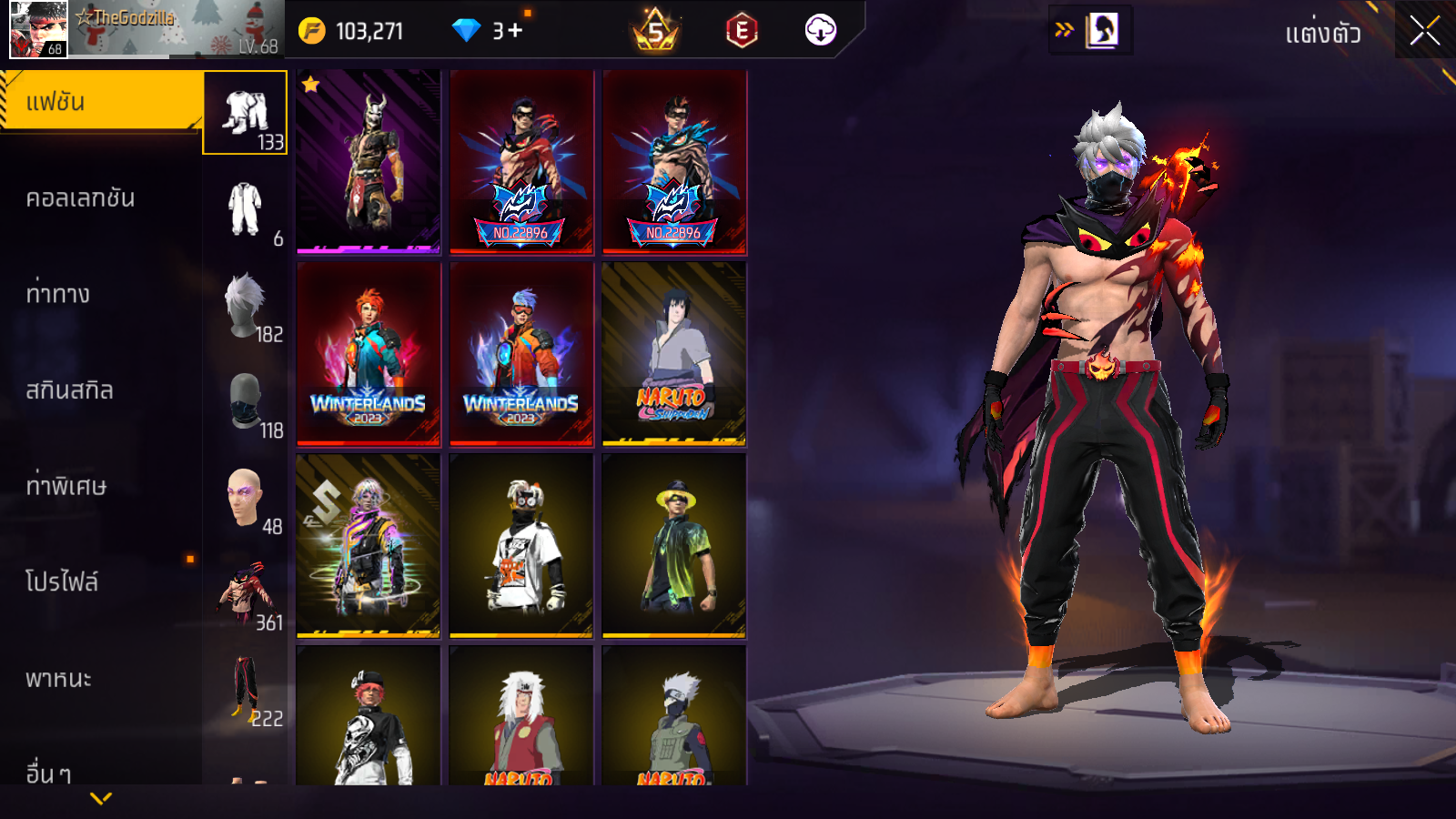Equip the Kakashi Naruto outfit
The height and width of the screenshot is (819, 1456).
click(674, 719)
